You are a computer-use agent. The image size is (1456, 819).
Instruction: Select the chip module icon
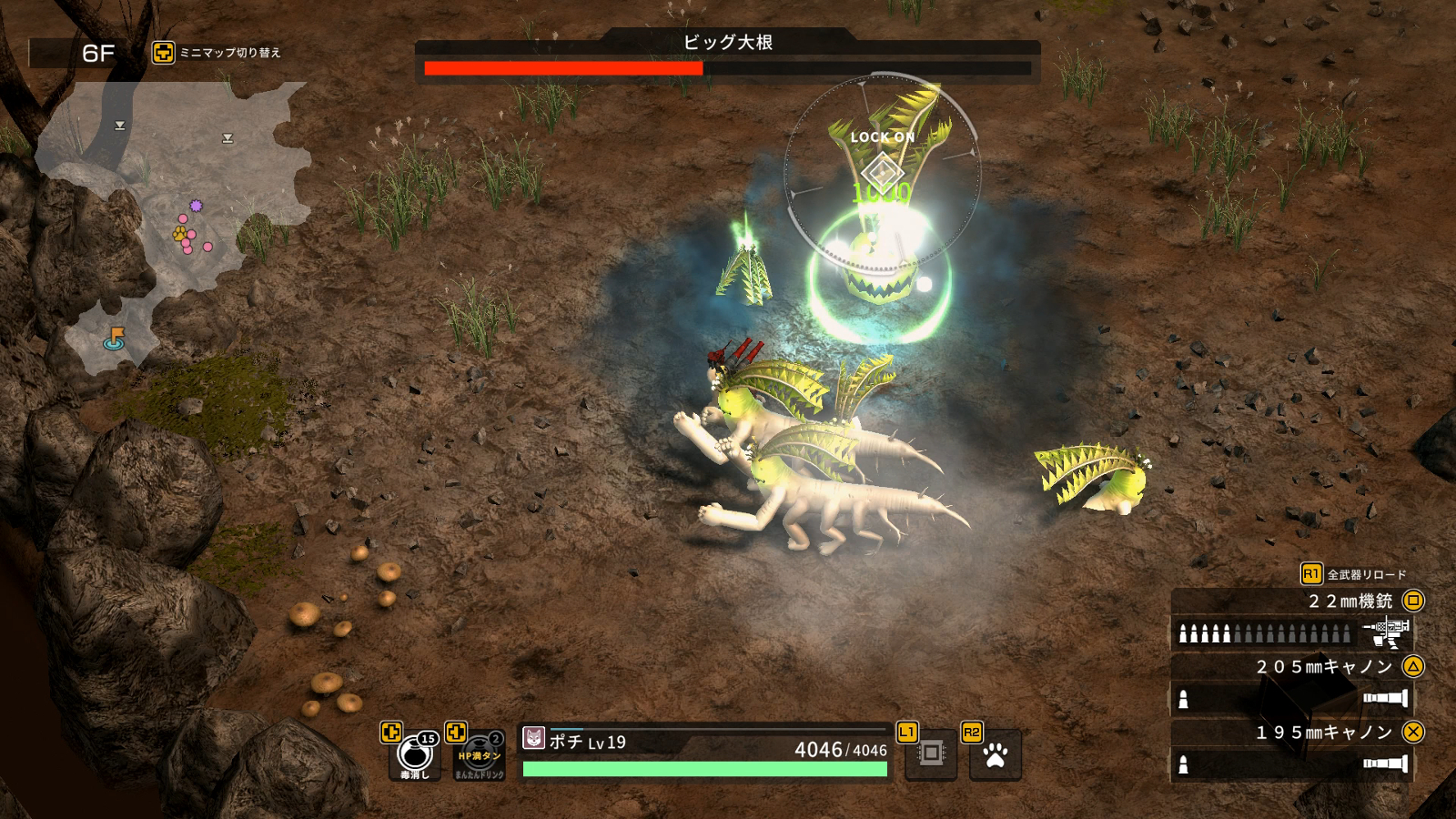(x=931, y=753)
